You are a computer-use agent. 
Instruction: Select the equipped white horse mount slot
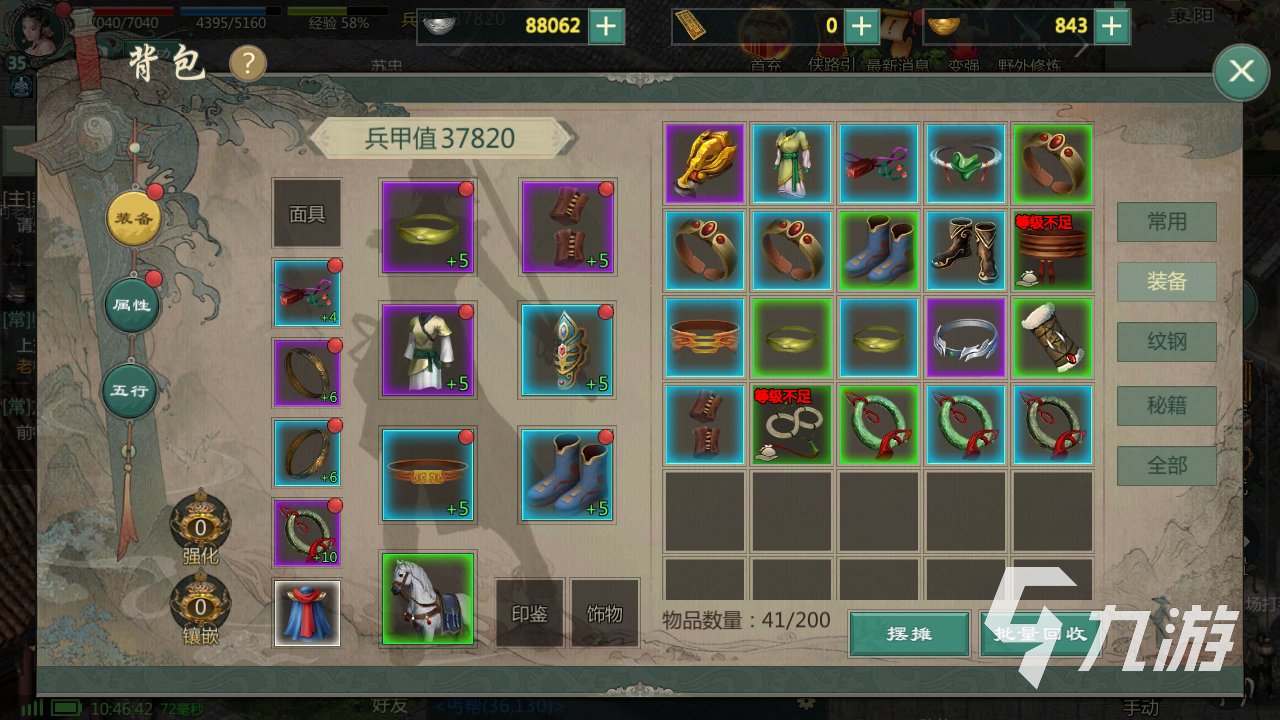(x=428, y=598)
